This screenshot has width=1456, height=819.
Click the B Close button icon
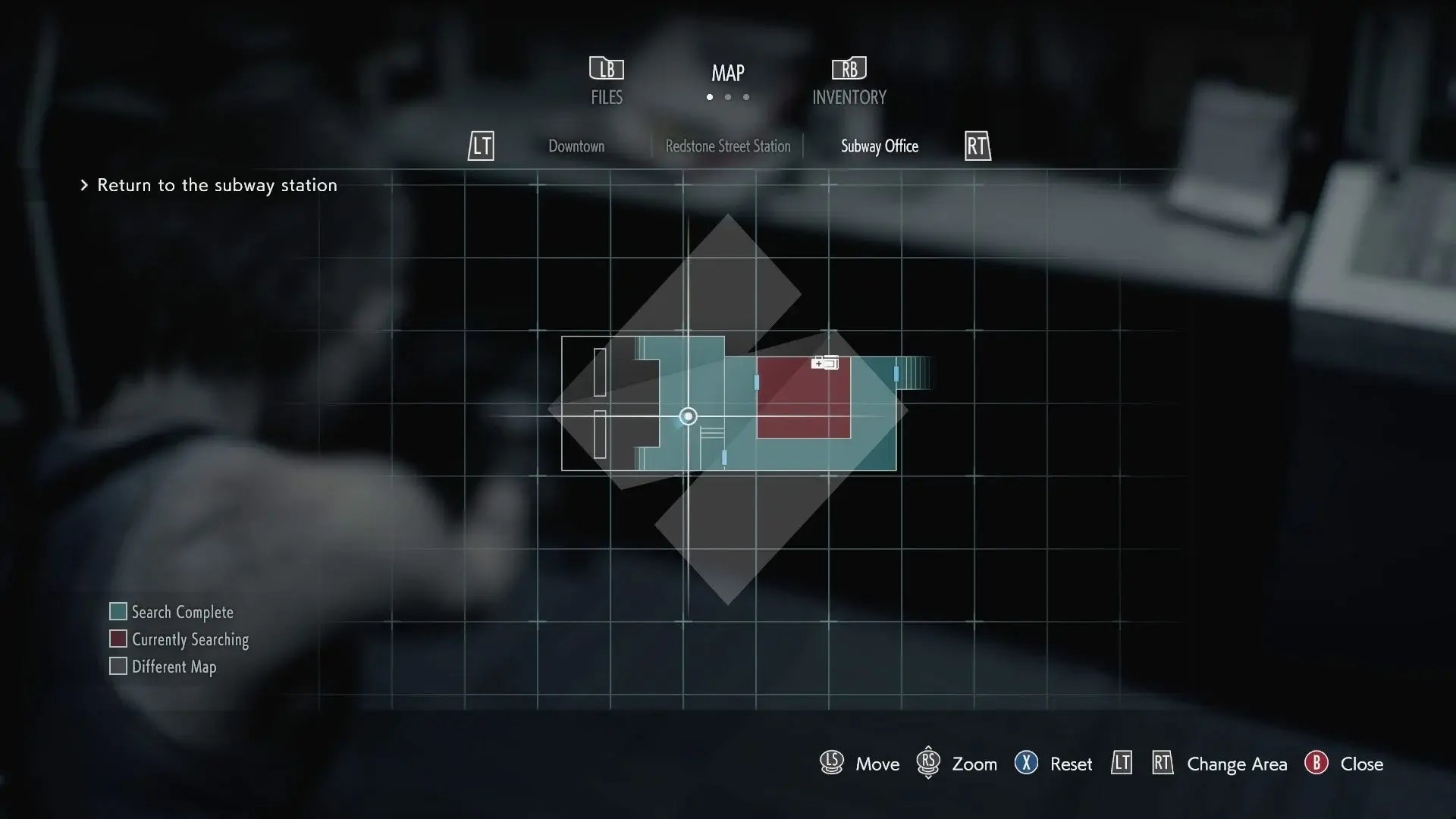pyautogui.click(x=1316, y=764)
